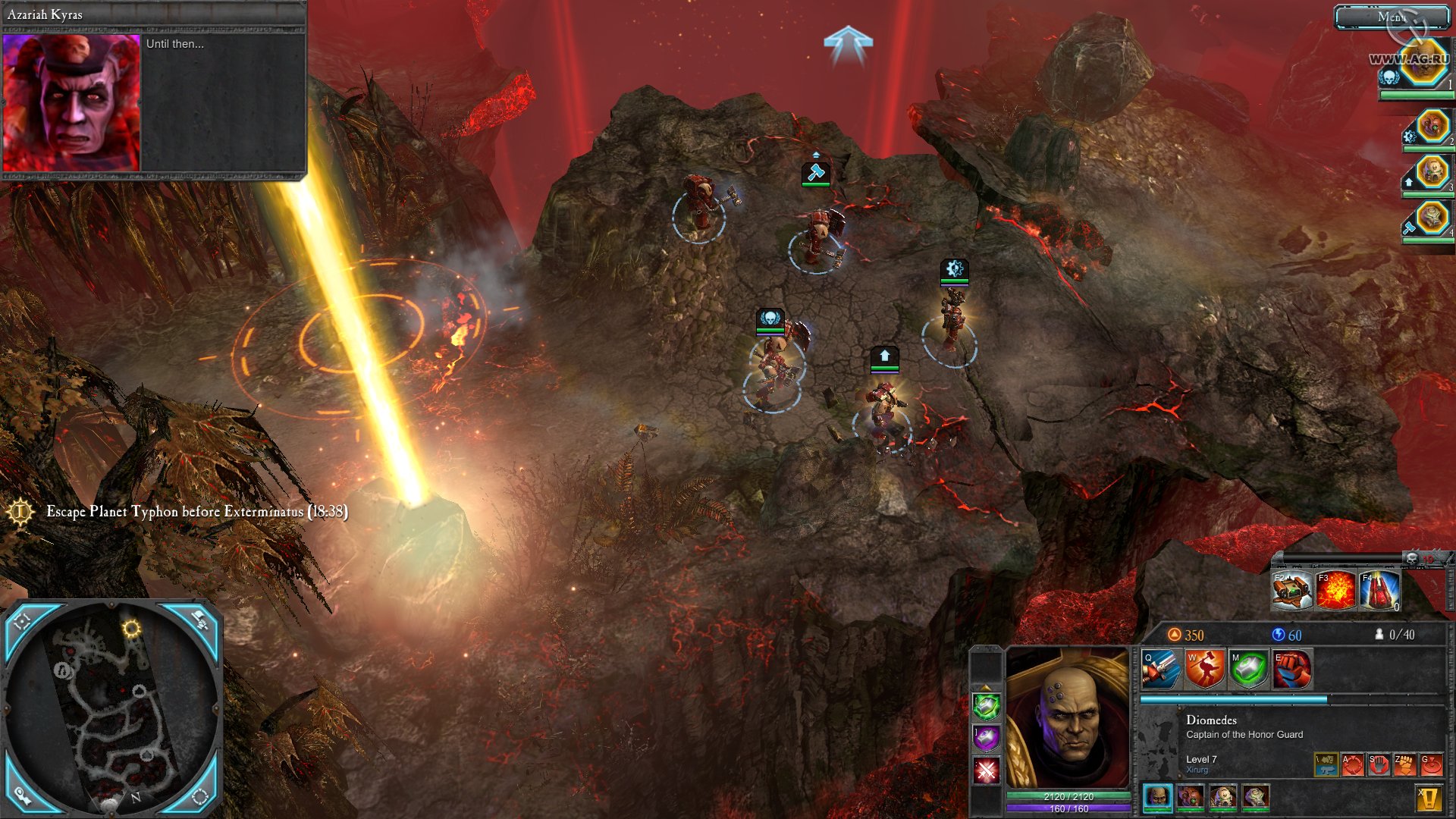
Task: Click the S stop command
Action: click(x=1379, y=764)
